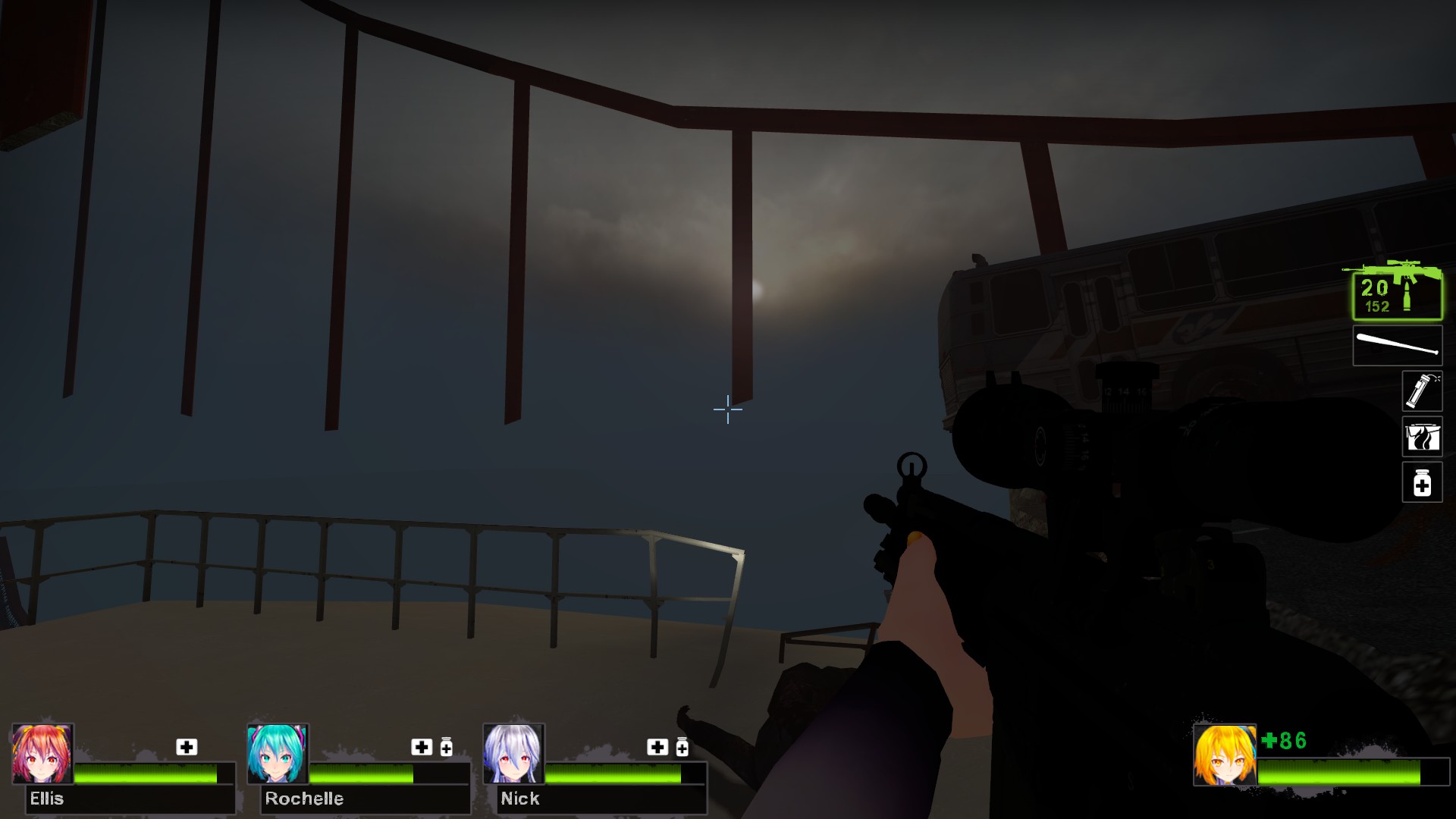Click your own blonde character portrait
This screenshot has width=1456, height=819.
[x=1224, y=755]
